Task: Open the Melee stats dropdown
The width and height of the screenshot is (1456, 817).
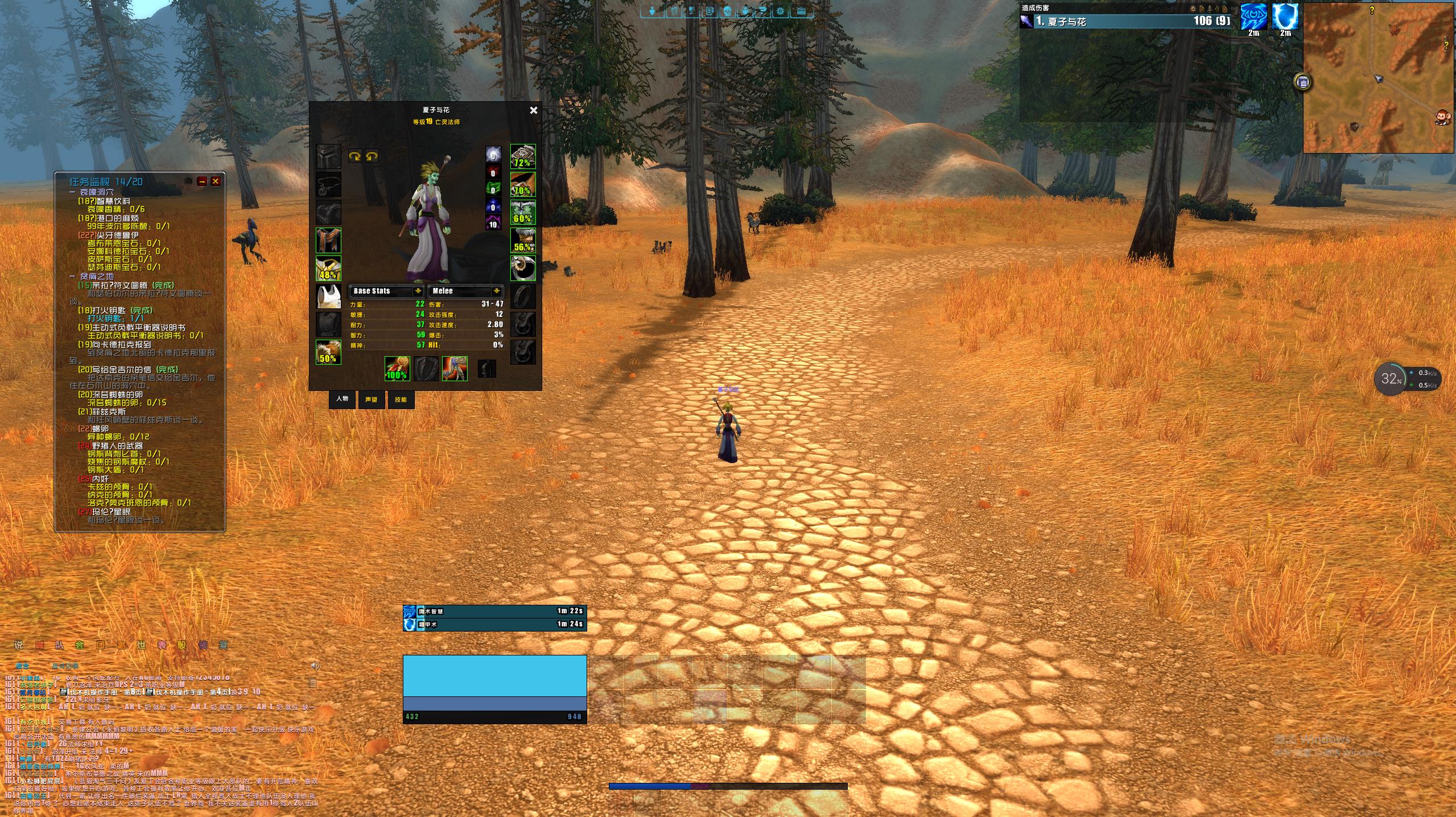Action: [496, 291]
